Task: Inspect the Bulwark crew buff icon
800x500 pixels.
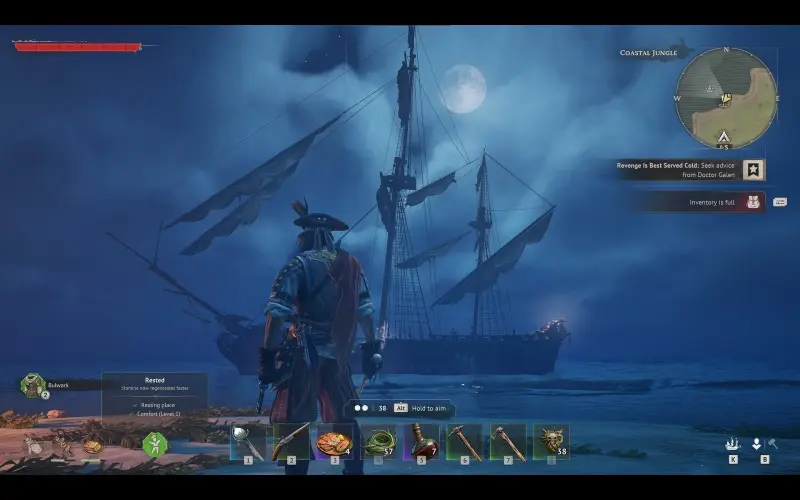Action: pyautogui.click(x=33, y=385)
